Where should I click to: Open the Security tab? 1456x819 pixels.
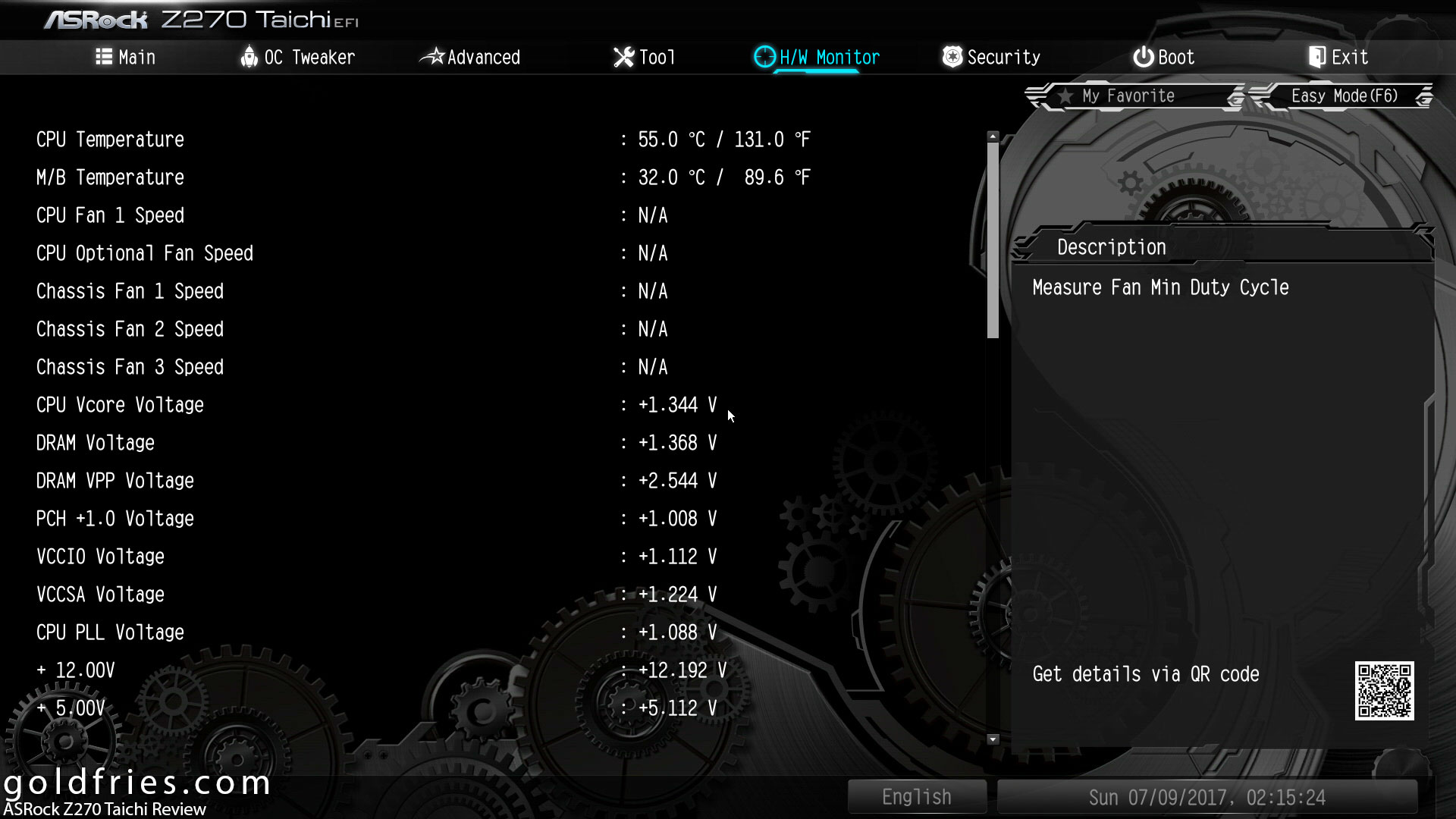[x=991, y=58]
